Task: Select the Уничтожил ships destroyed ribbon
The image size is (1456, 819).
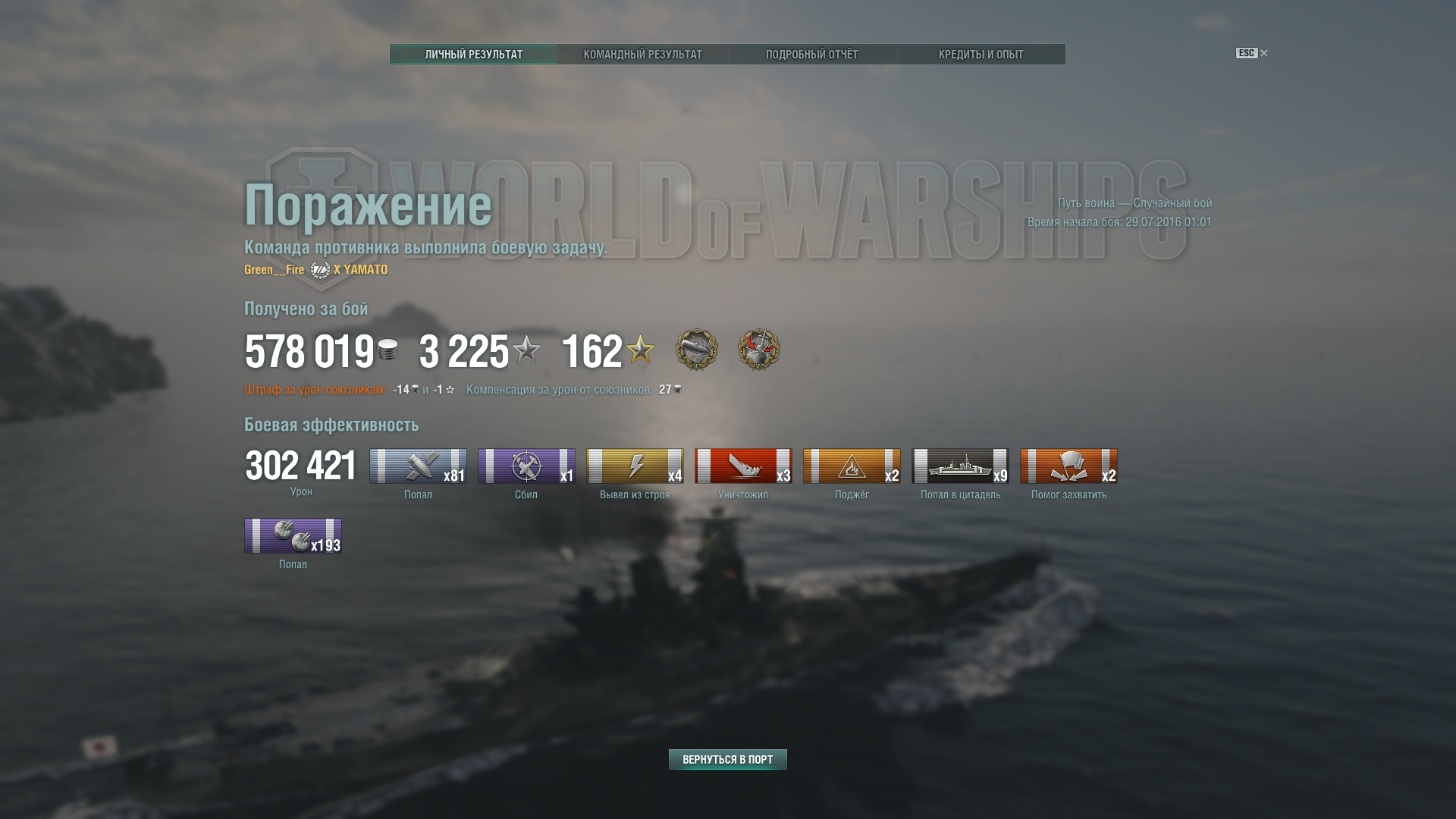Action: point(743,466)
